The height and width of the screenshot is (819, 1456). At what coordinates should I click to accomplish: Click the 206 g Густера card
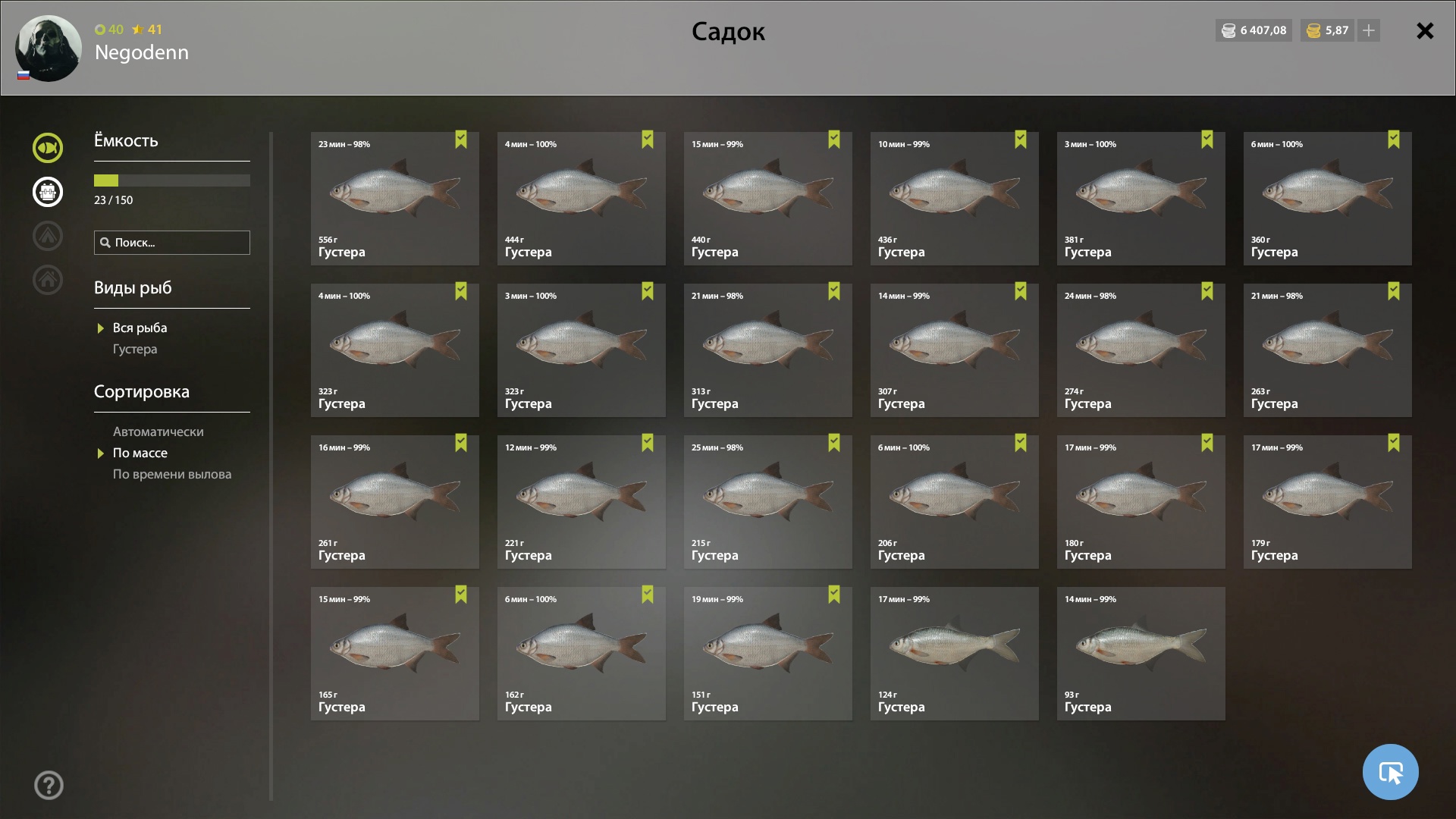click(954, 502)
